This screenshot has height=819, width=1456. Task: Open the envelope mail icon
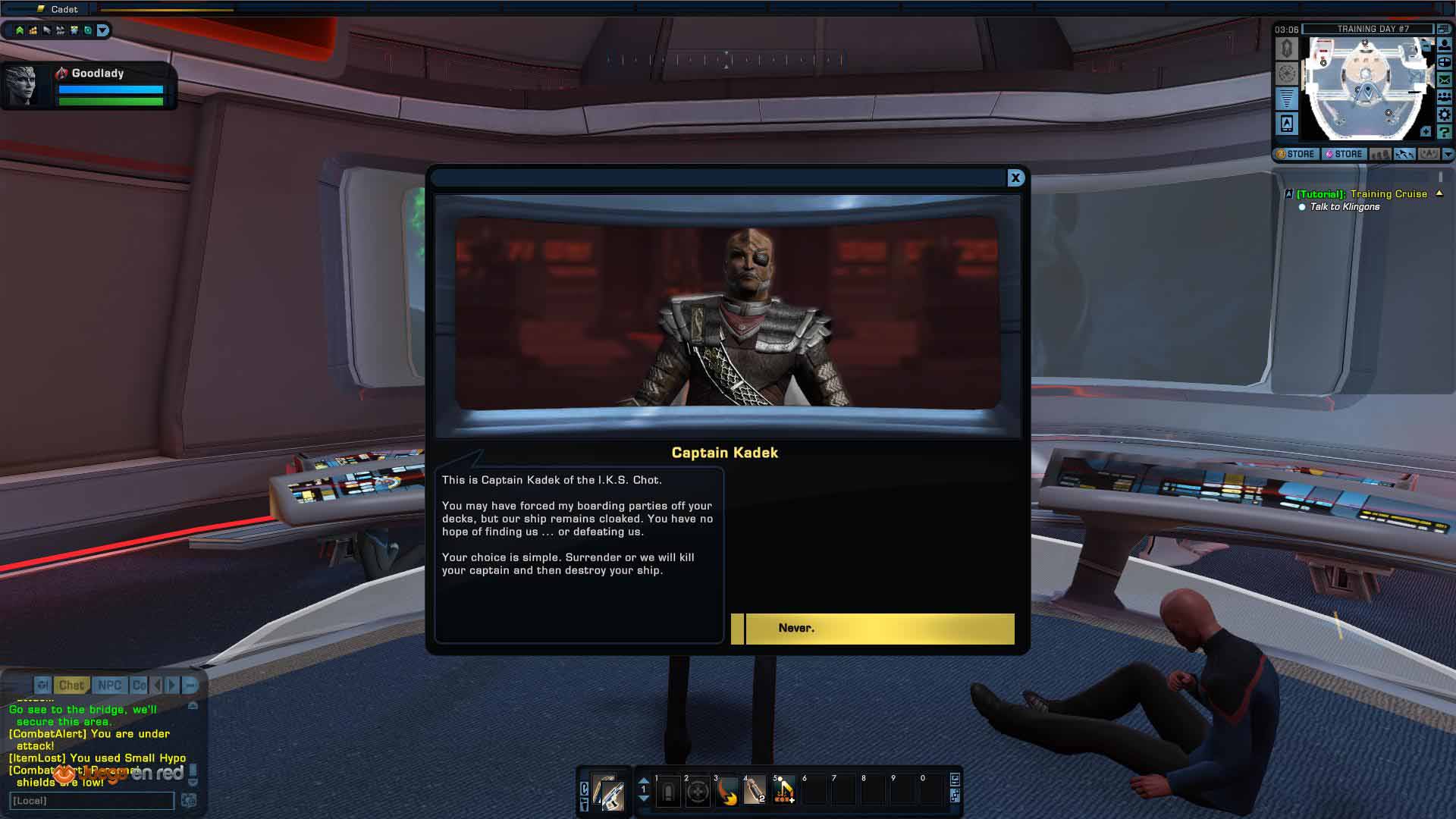[x=1445, y=80]
